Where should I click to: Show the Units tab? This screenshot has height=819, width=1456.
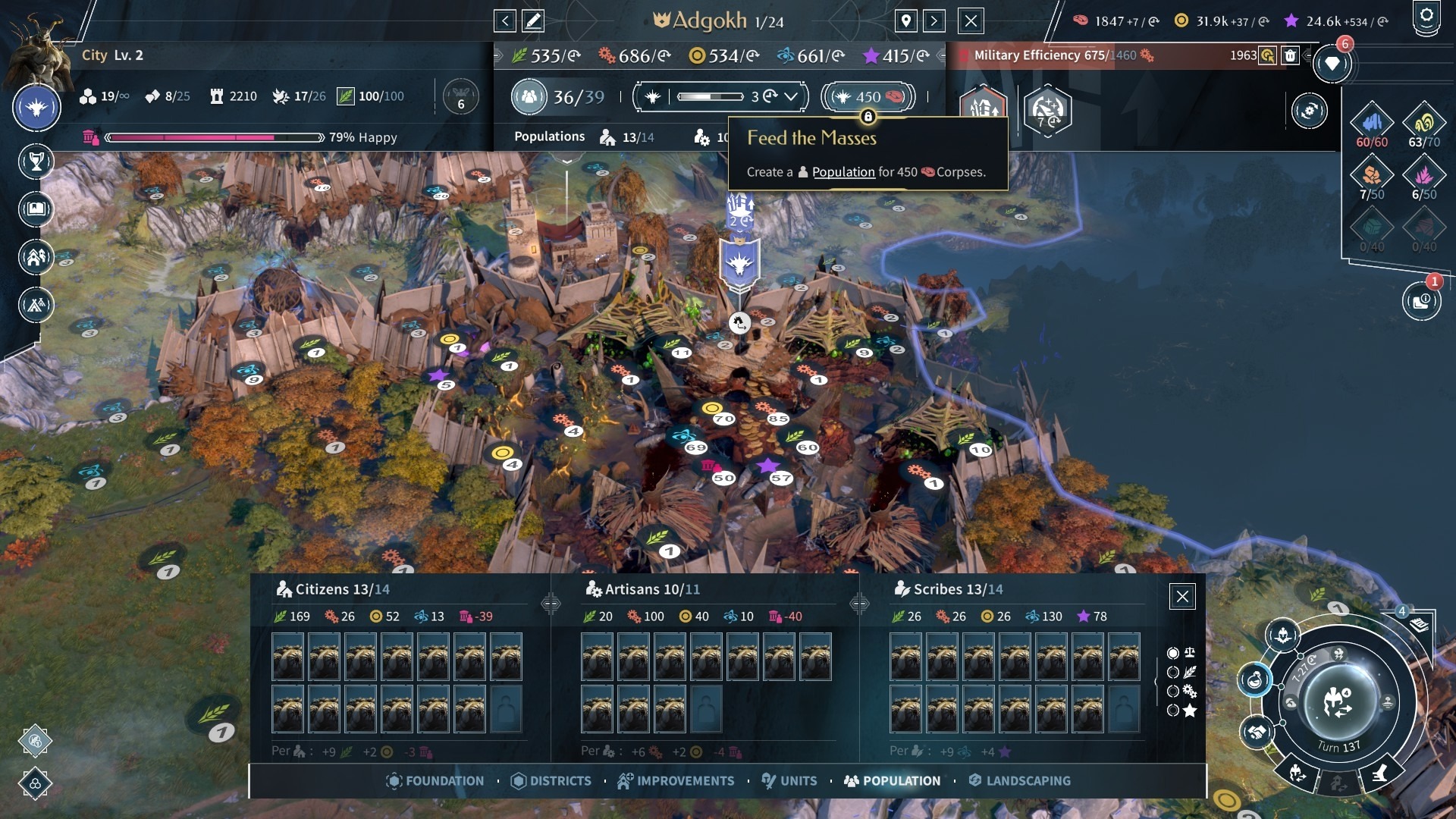[789, 780]
